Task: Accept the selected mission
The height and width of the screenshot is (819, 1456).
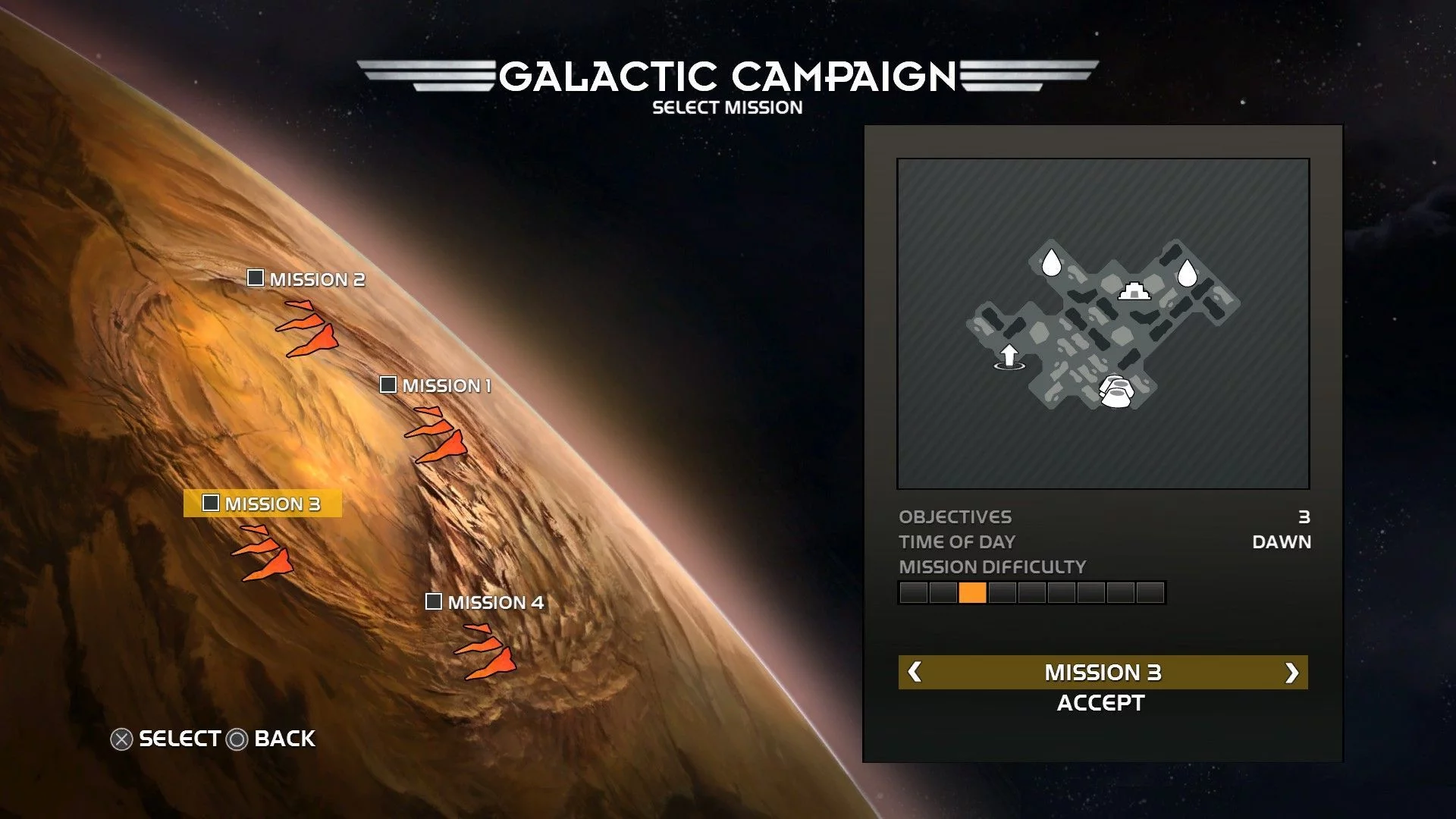Action: click(1101, 703)
